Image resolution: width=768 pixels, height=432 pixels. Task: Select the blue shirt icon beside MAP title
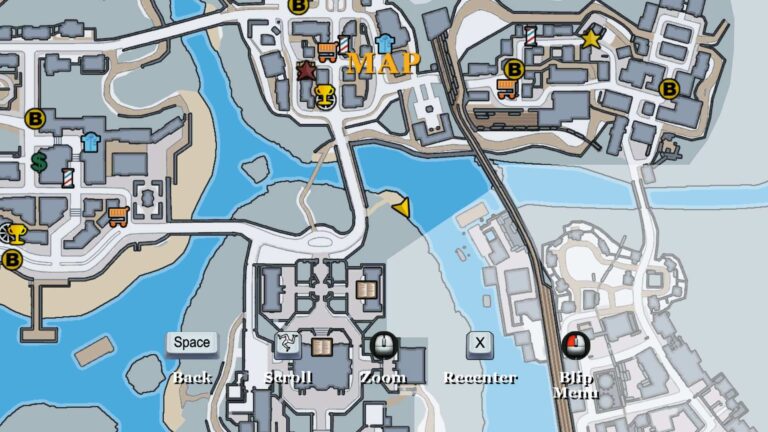(385, 43)
